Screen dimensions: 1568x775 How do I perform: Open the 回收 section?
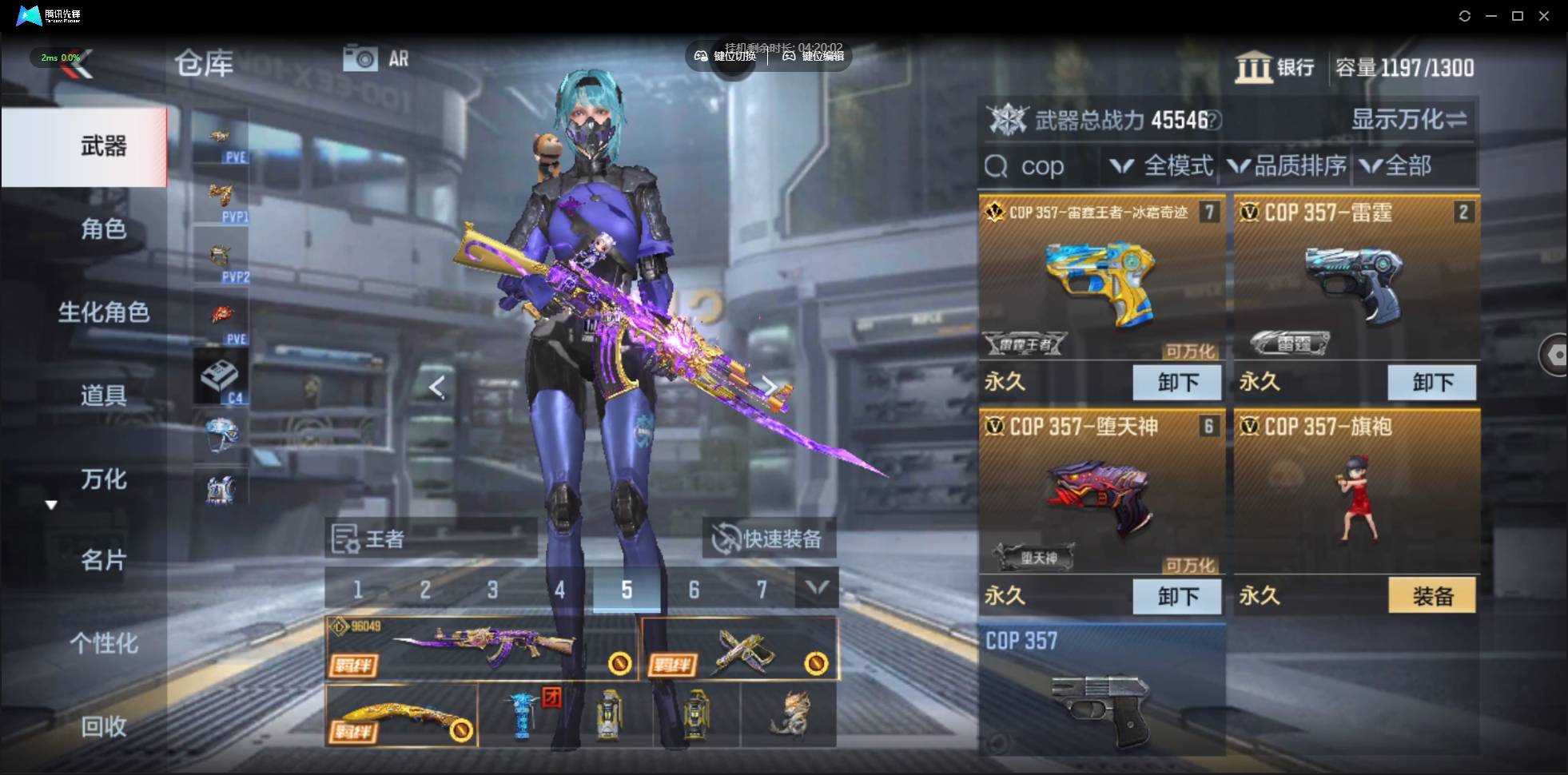coord(103,726)
